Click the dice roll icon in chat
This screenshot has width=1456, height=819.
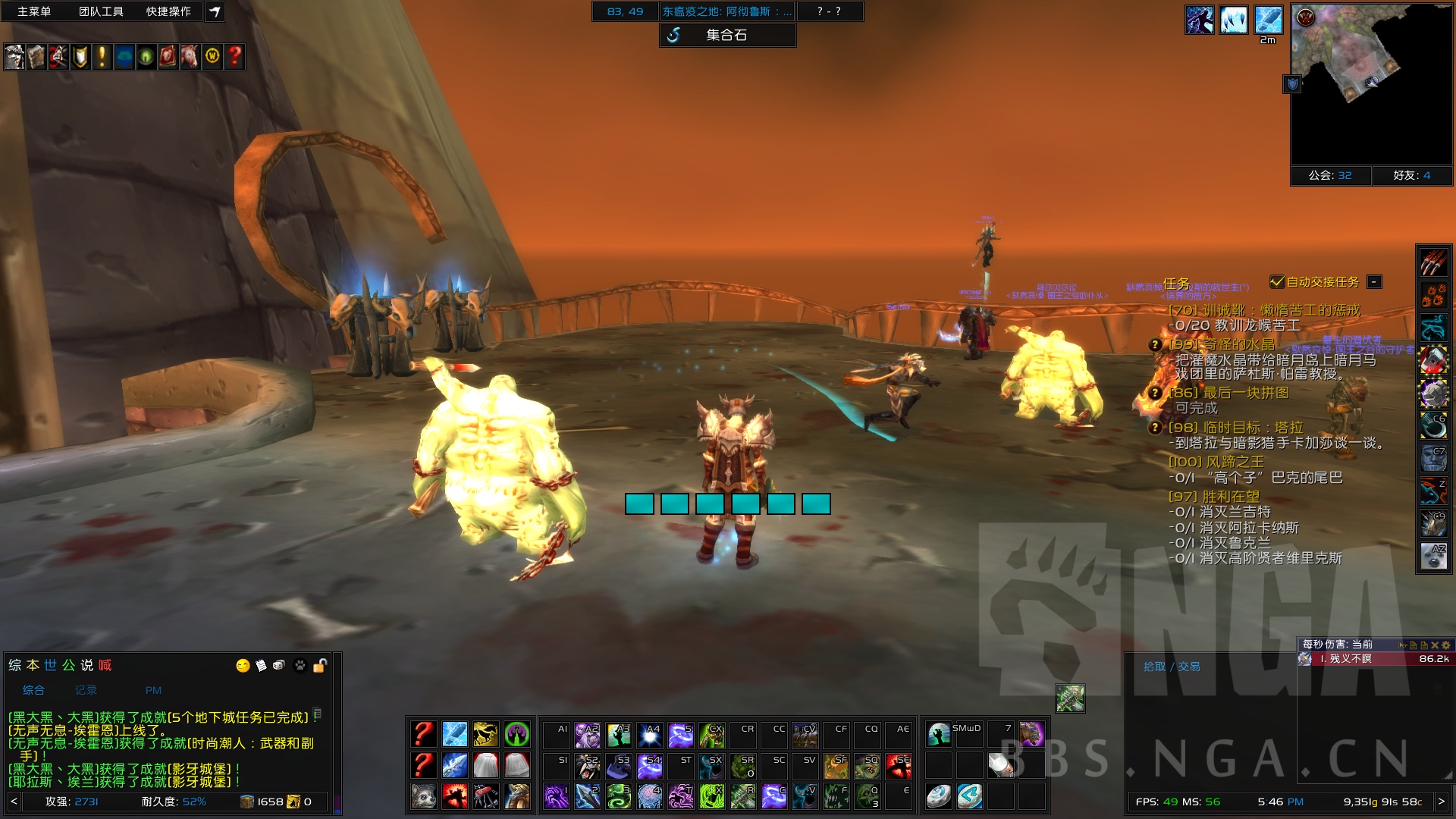tap(280, 666)
